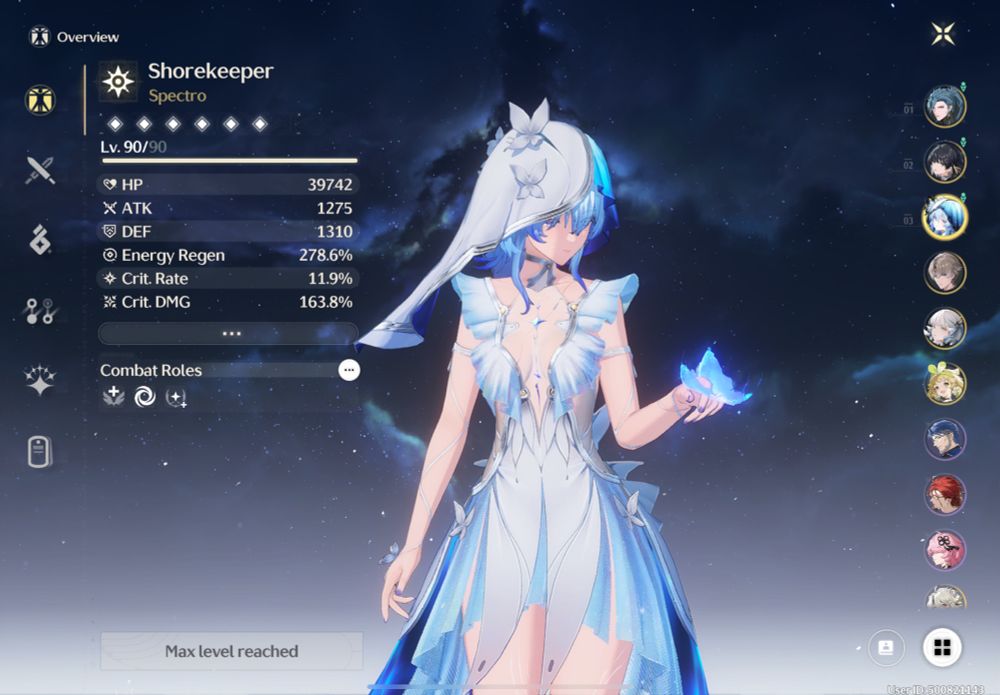Select the Overview tab icon in the sidebar

click(40, 100)
